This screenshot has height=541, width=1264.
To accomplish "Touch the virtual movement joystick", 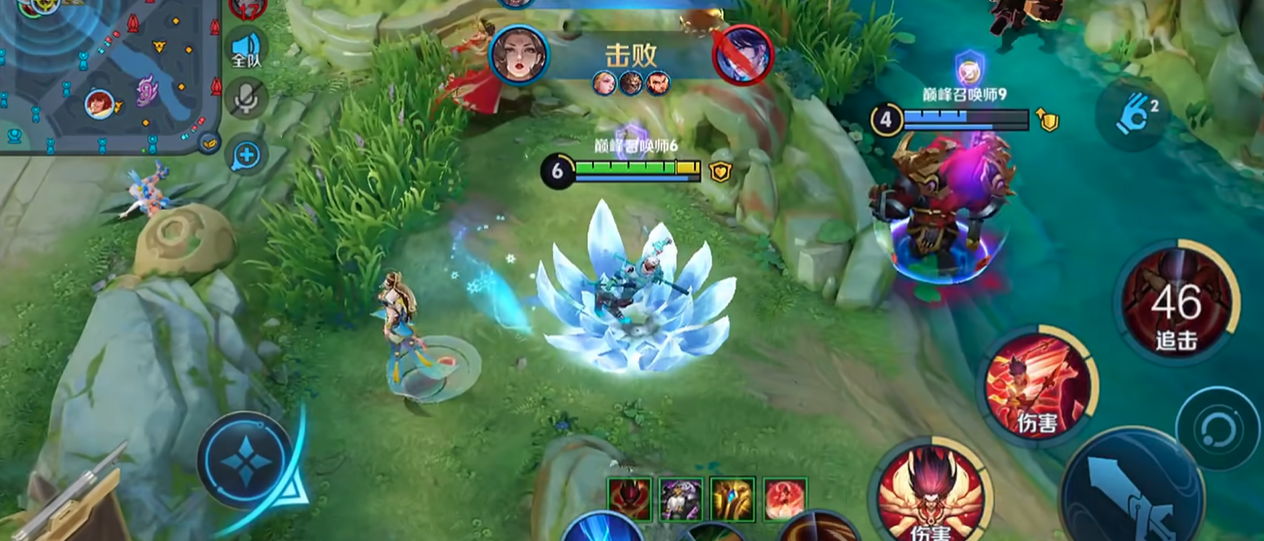I will coord(245,462).
